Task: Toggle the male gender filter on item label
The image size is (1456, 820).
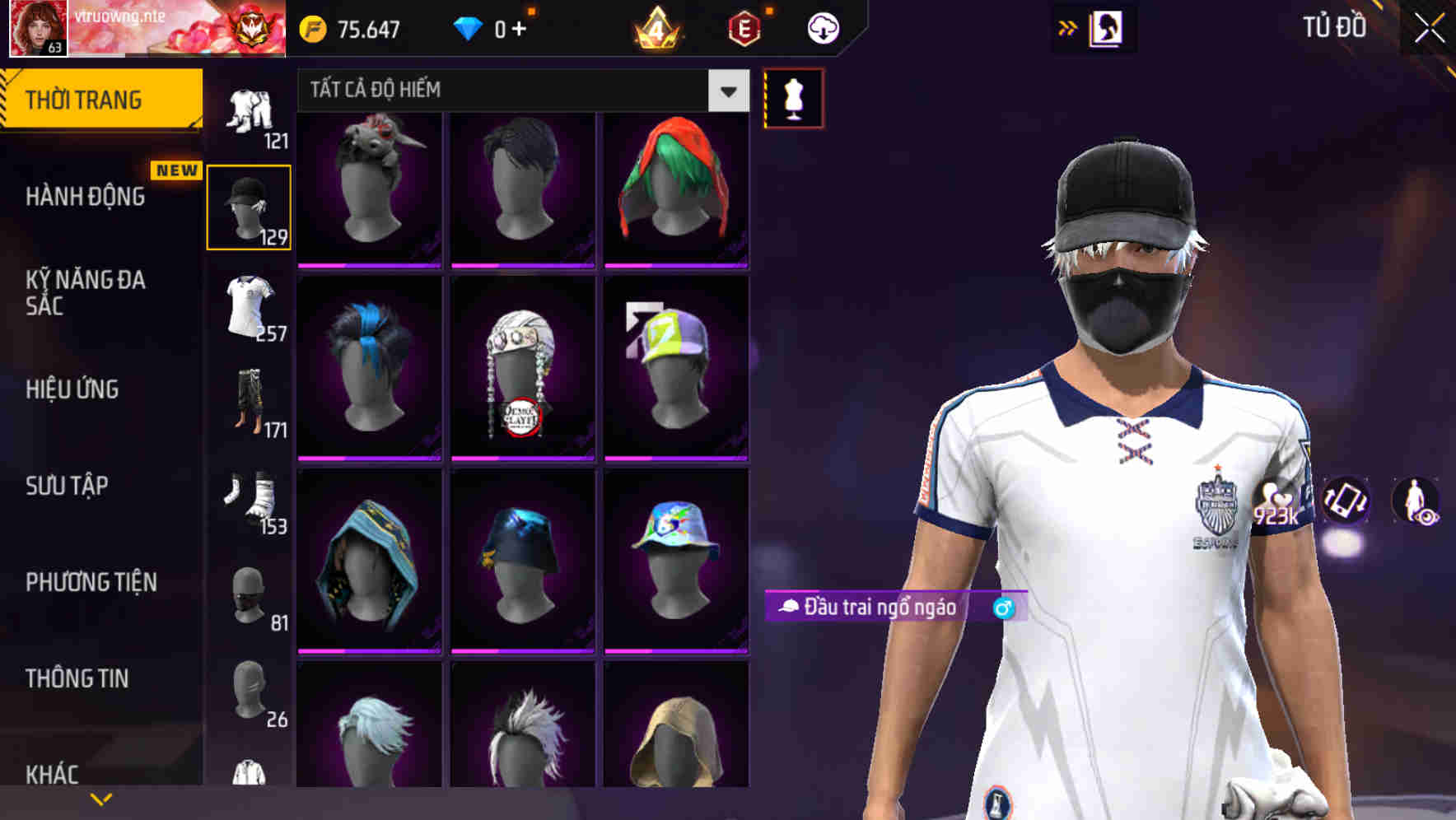Action: tap(1004, 609)
